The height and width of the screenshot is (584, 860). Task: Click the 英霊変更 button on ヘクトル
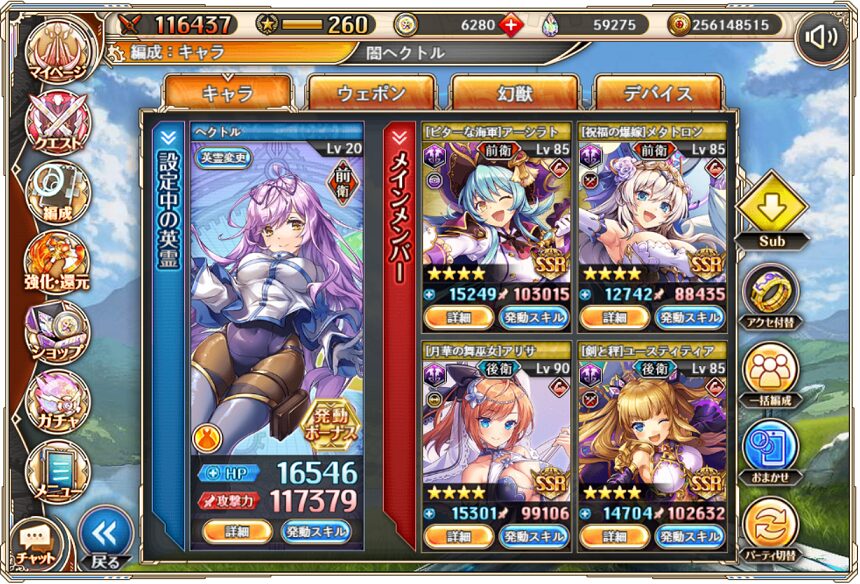tap(222, 156)
